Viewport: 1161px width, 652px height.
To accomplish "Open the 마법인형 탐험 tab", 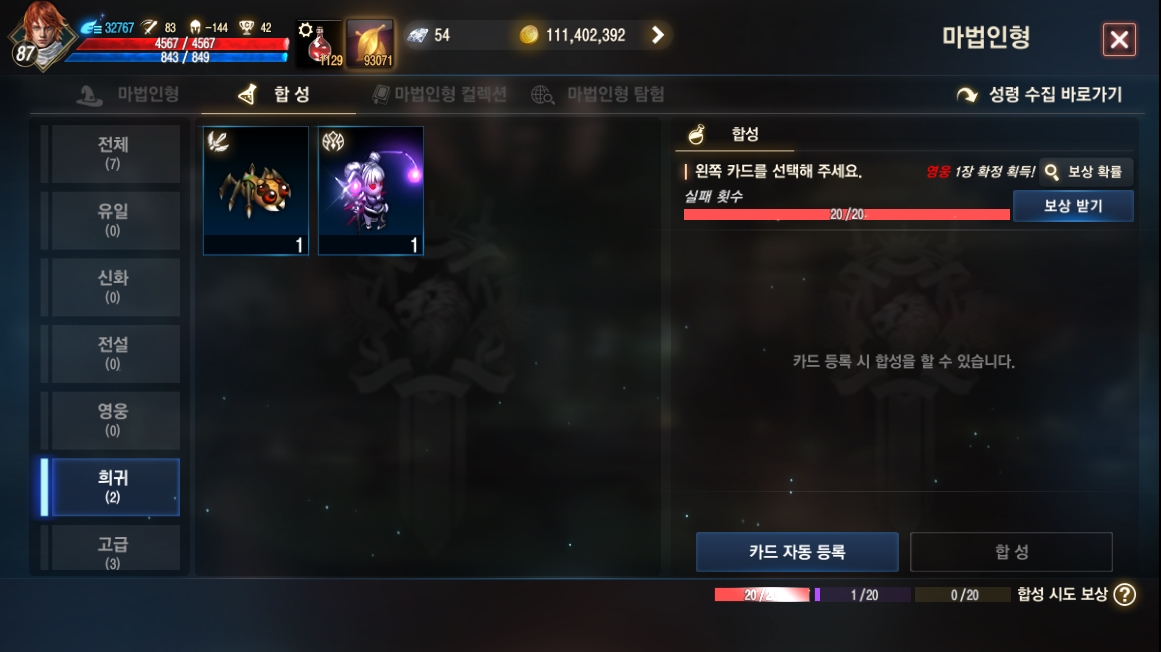I will 598,95.
